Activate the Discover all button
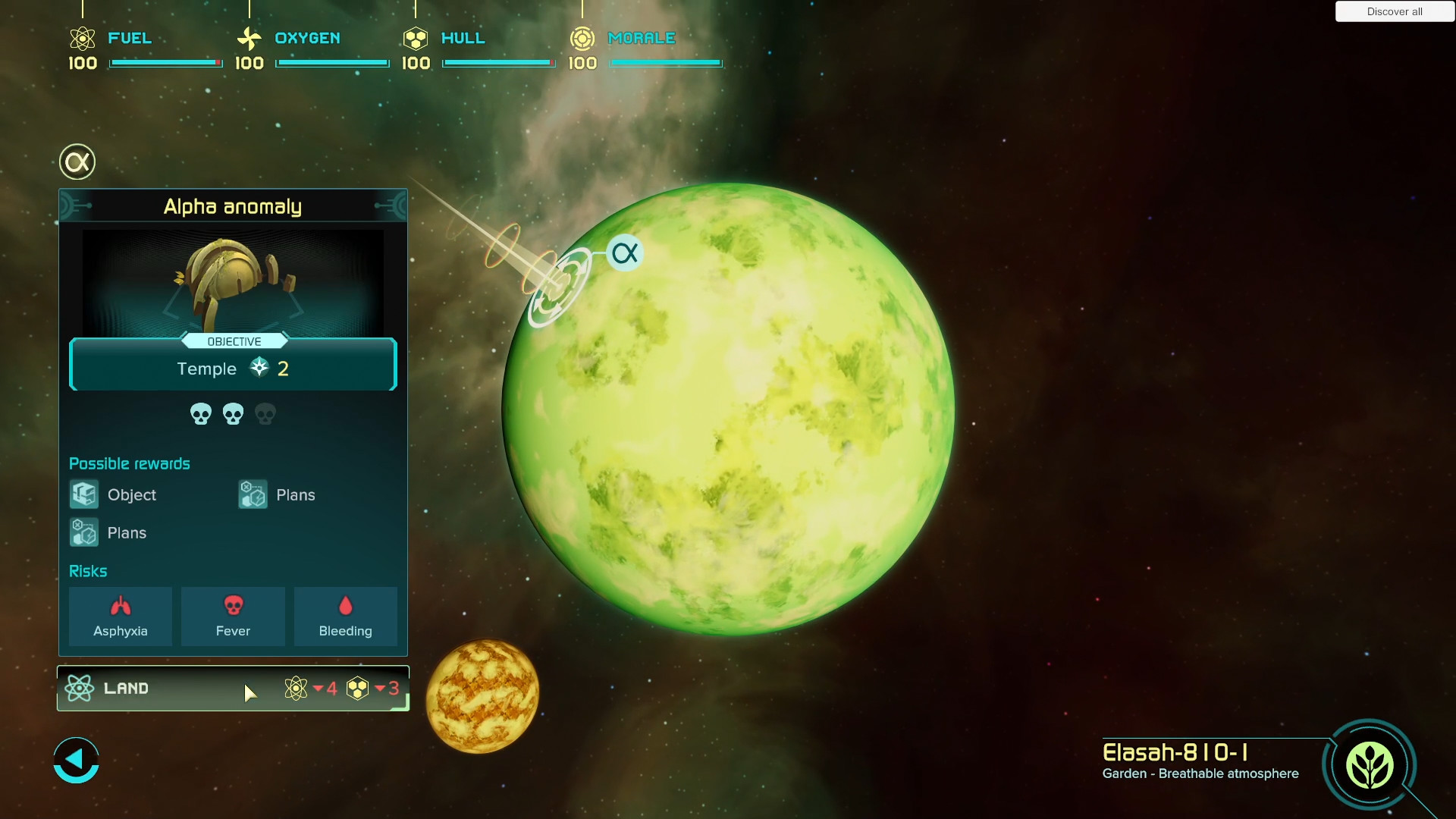1456x819 pixels. click(x=1394, y=11)
